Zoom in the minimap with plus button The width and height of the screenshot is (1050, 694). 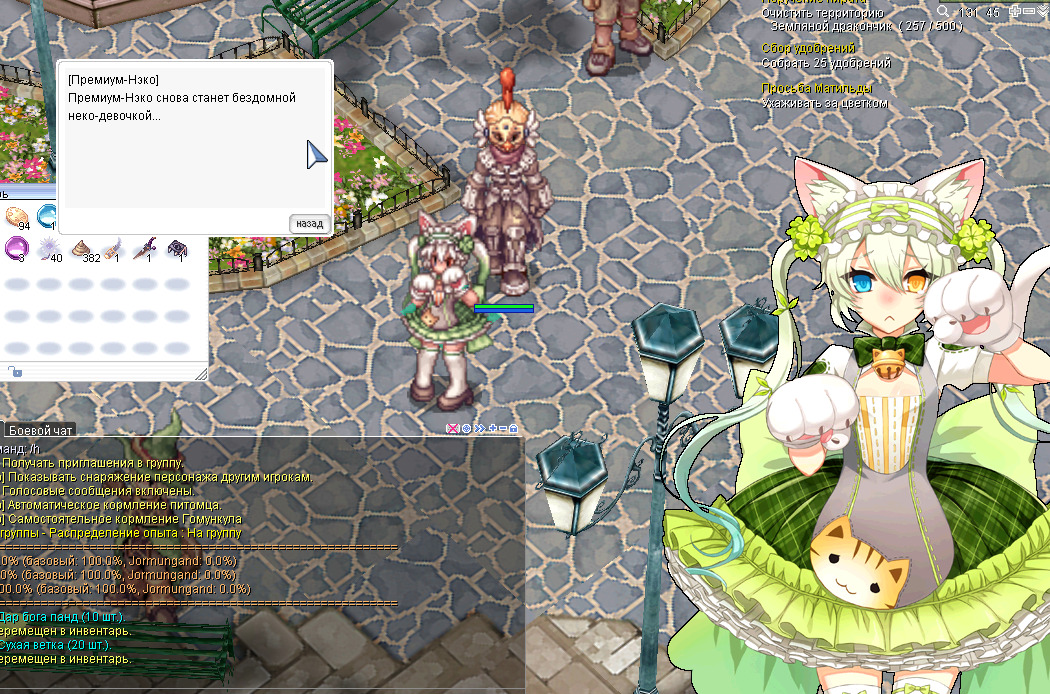click(1016, 11)
